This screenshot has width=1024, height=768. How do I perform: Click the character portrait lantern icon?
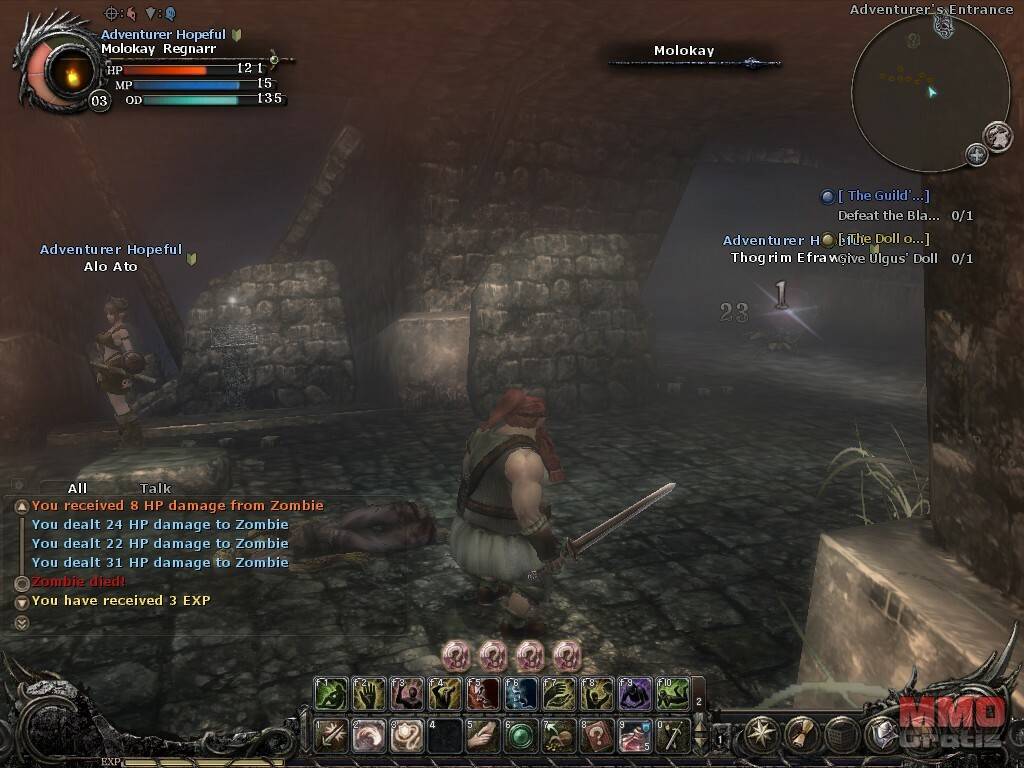point(70,72)
